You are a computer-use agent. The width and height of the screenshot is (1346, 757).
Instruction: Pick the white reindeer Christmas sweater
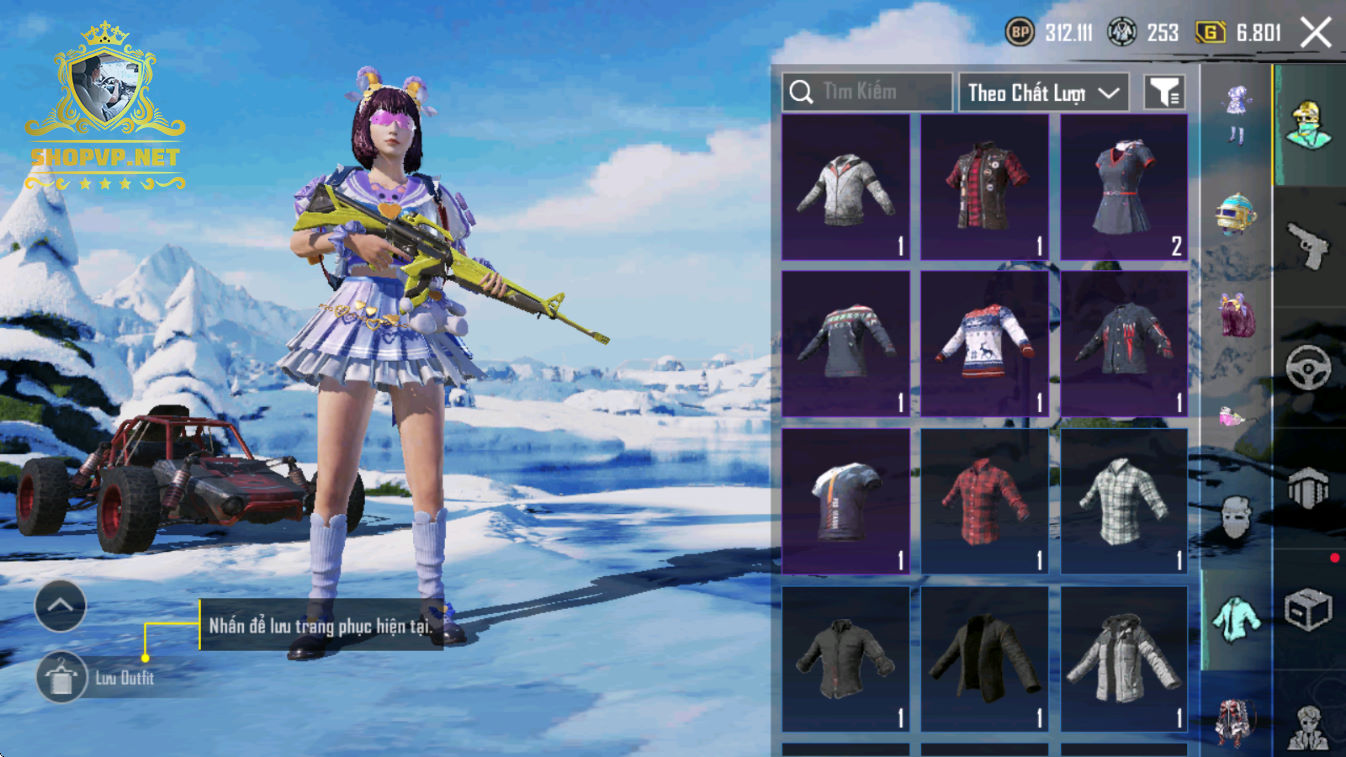pyautogui.click(x=984, y=343)
